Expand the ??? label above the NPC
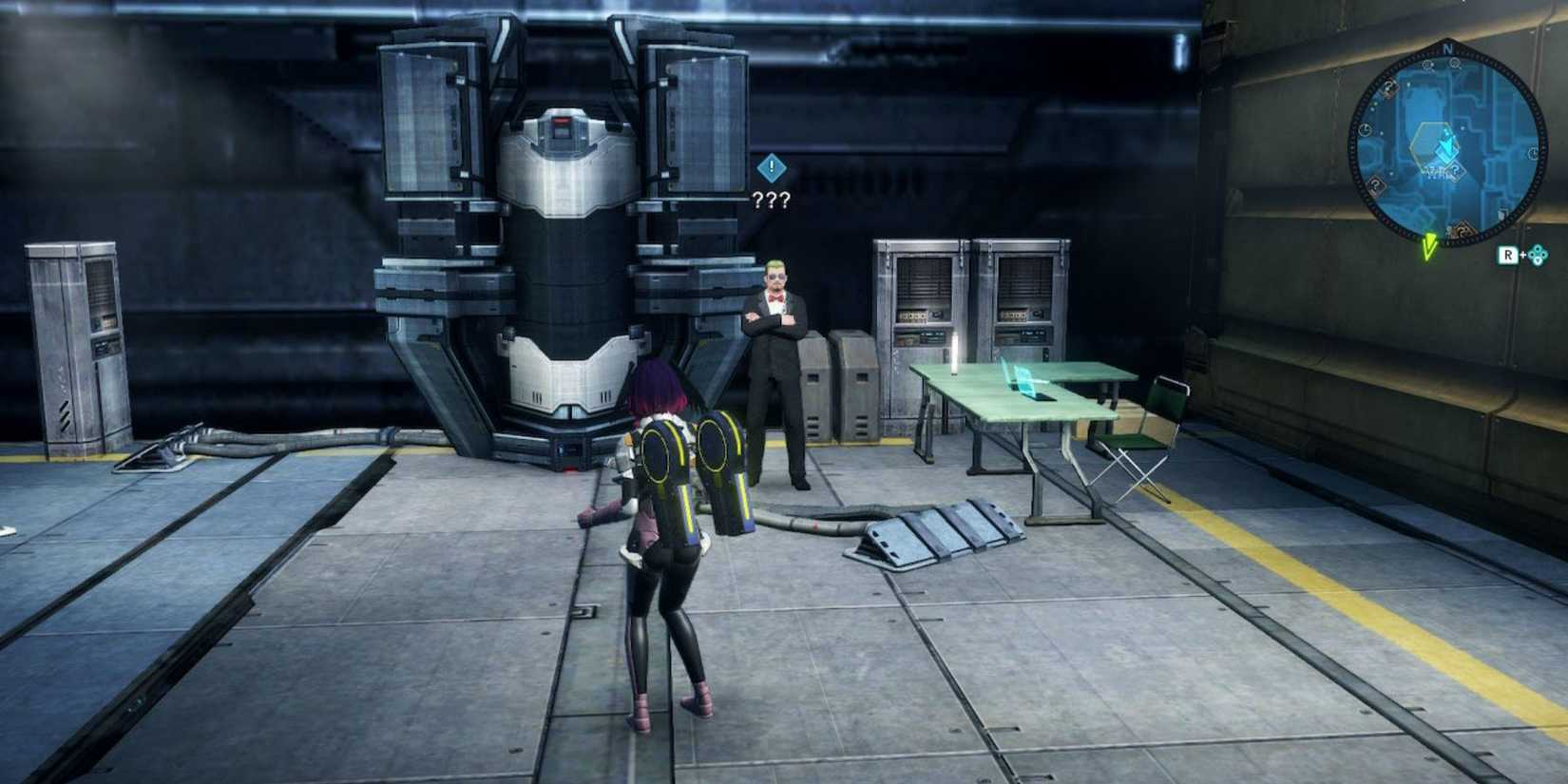This screenshot has height=784, width=1568. (772, 200)
